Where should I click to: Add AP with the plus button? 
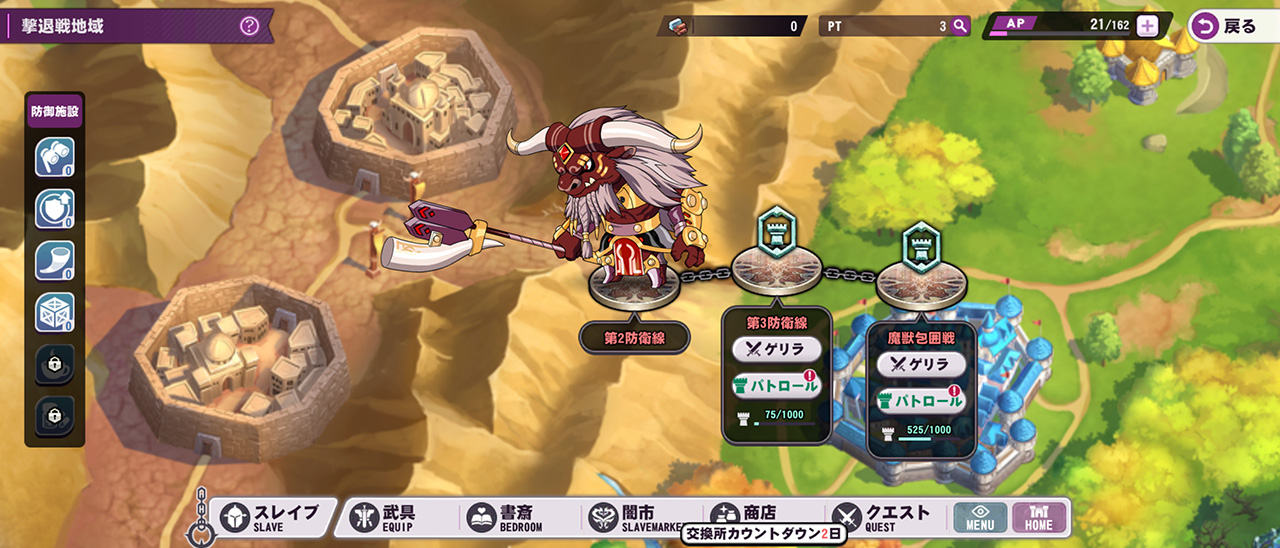point(1147,26)
